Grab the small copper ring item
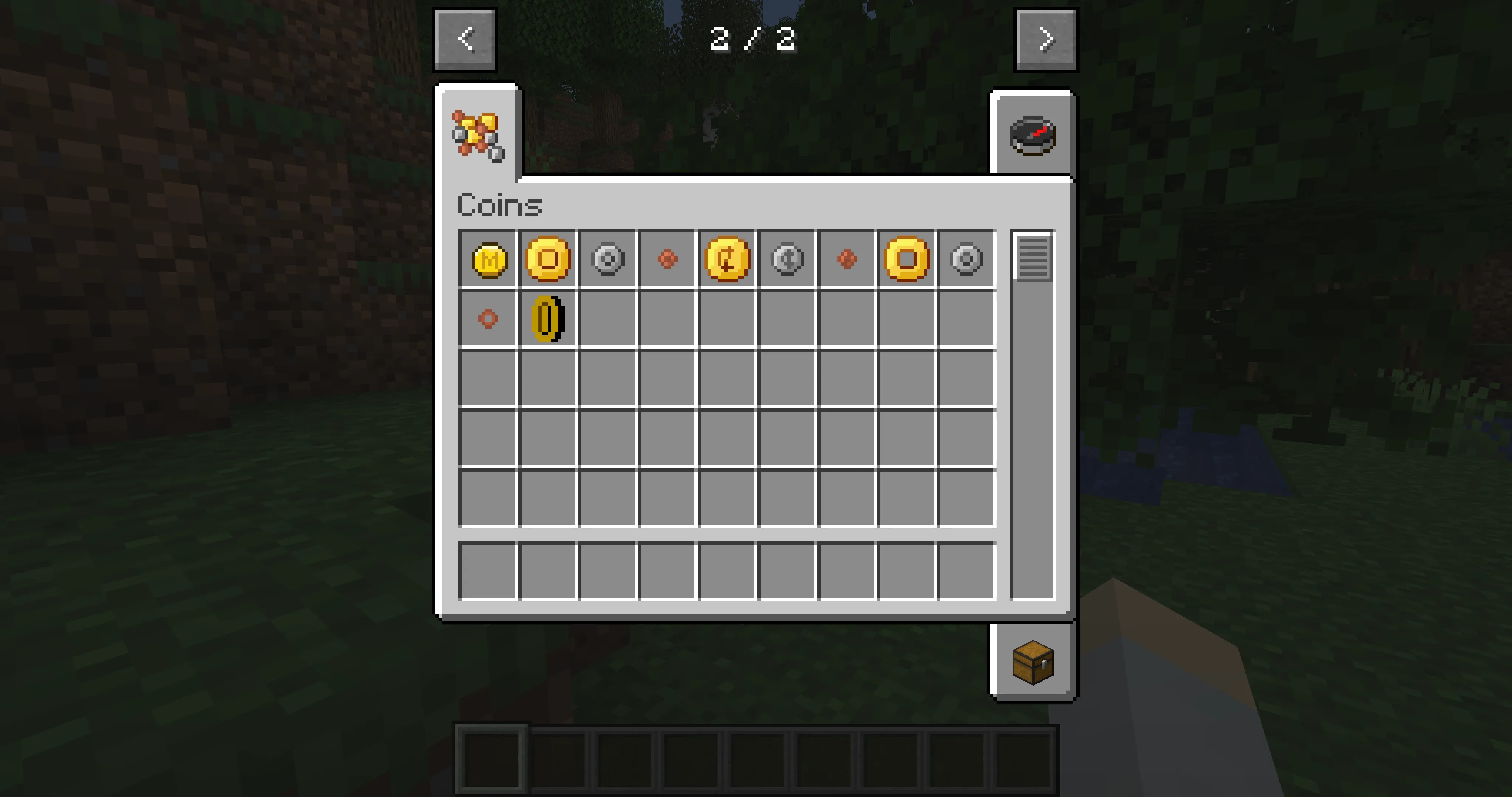The image size is (1512, 797). pos(488,319)
